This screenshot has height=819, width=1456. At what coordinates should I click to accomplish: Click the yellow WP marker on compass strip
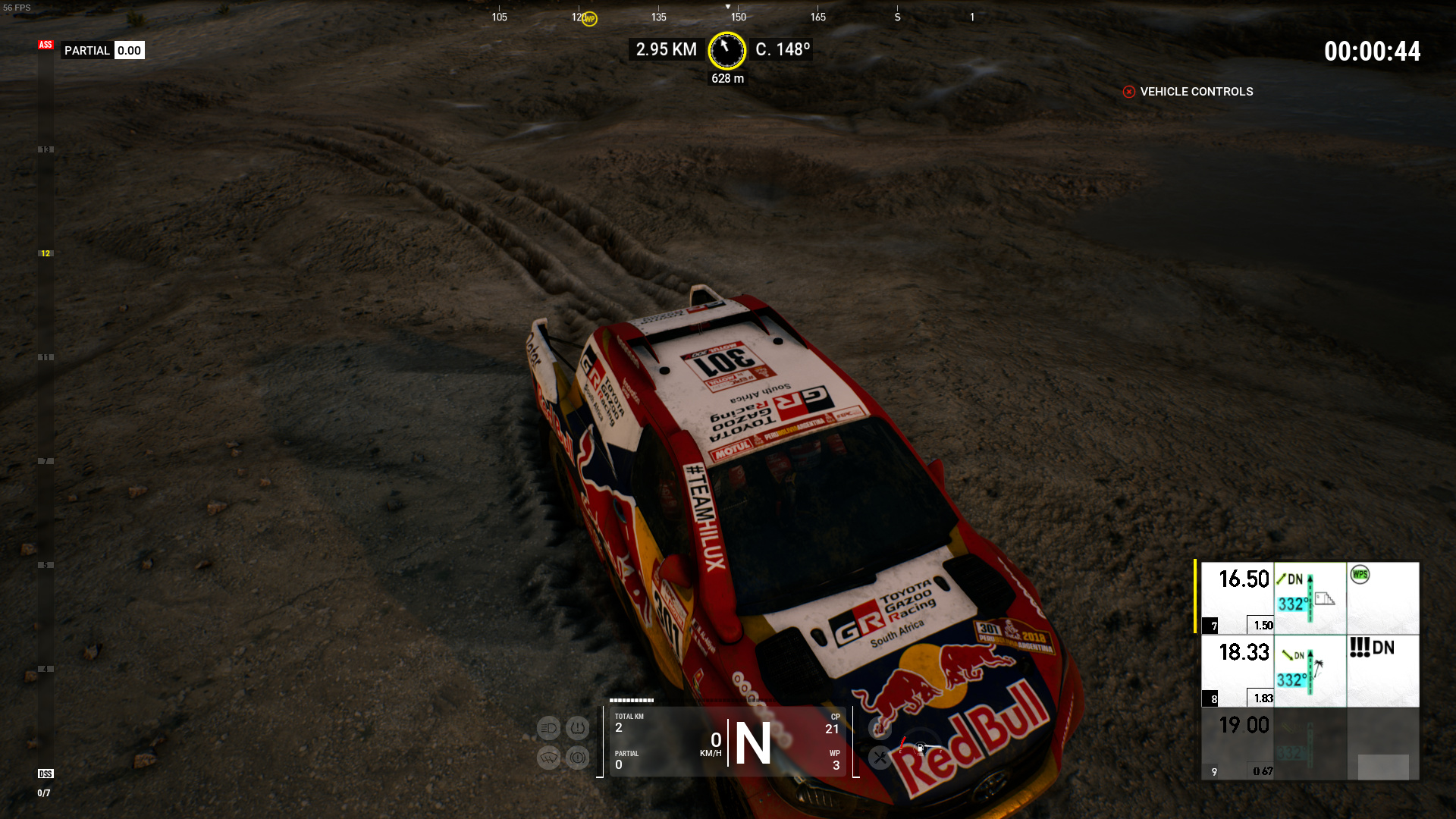(x=589, y=19)
